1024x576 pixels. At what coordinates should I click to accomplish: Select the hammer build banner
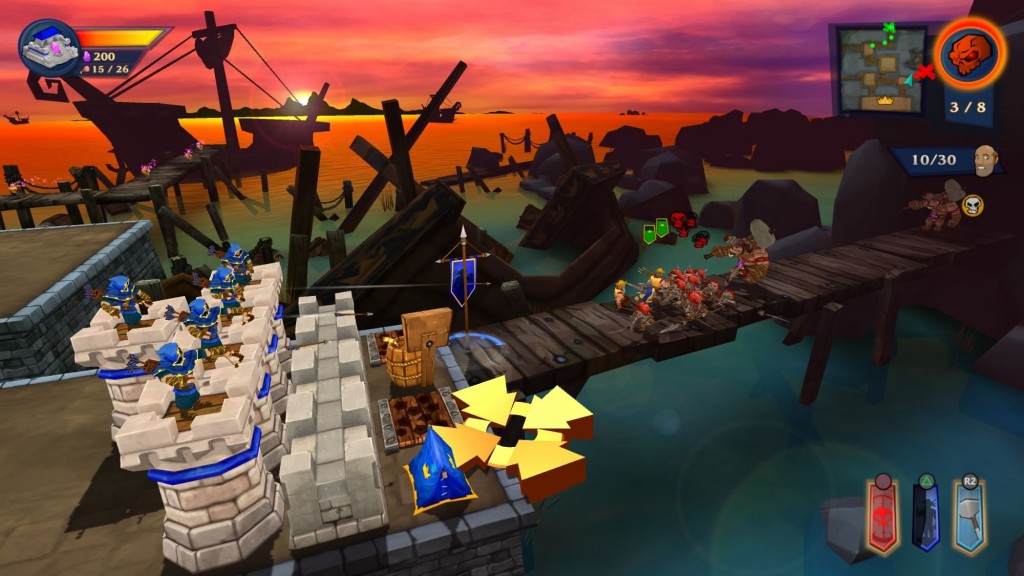pos(969,517)
